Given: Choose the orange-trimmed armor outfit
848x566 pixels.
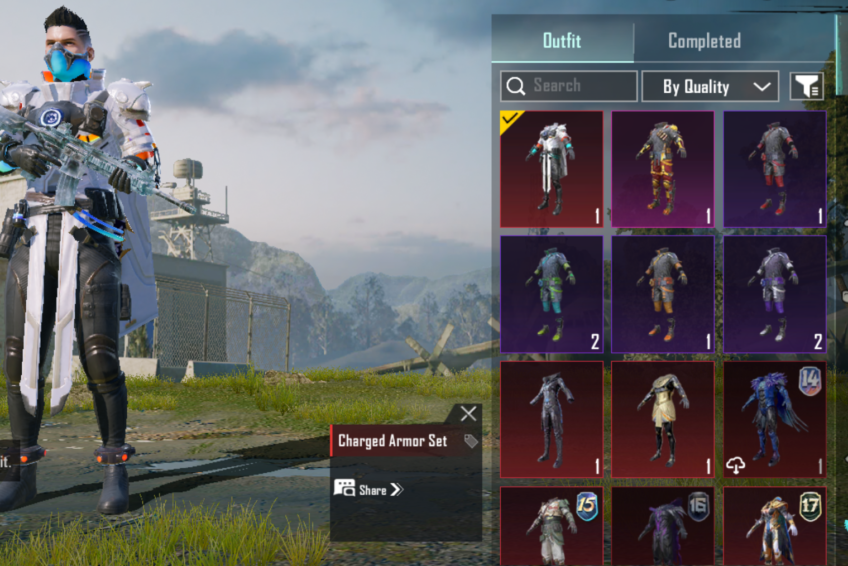Looking at the screenshot, I should [x=663, y=294].
